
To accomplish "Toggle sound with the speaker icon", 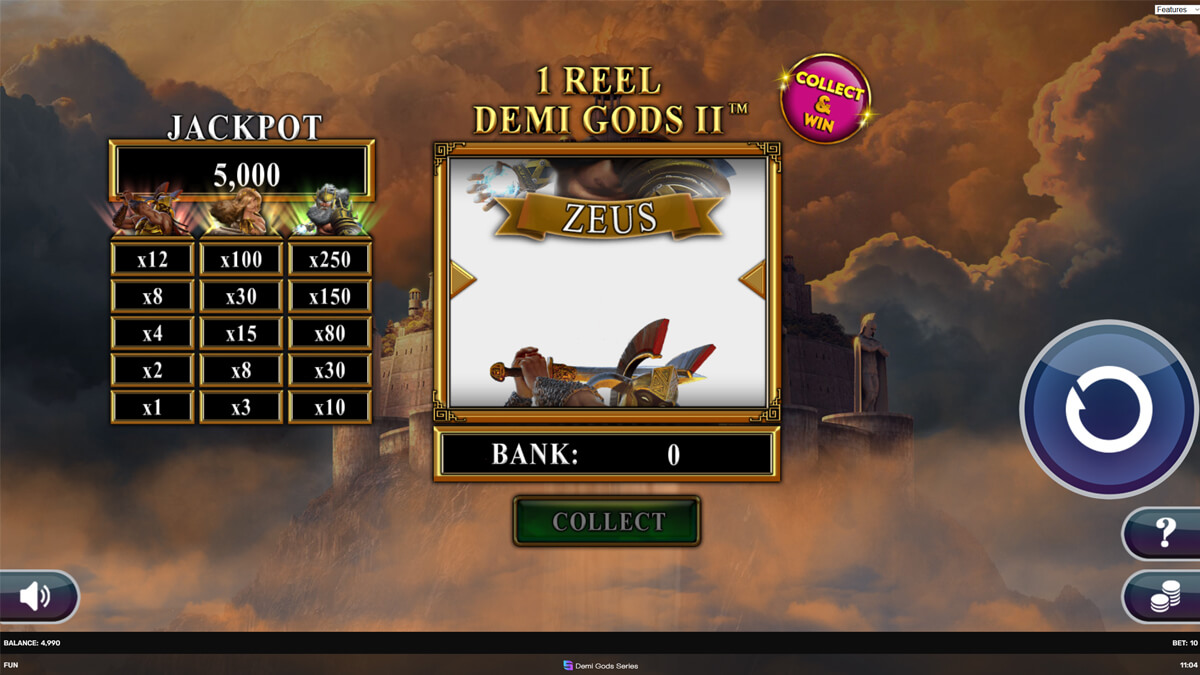I will click(36, 597).
